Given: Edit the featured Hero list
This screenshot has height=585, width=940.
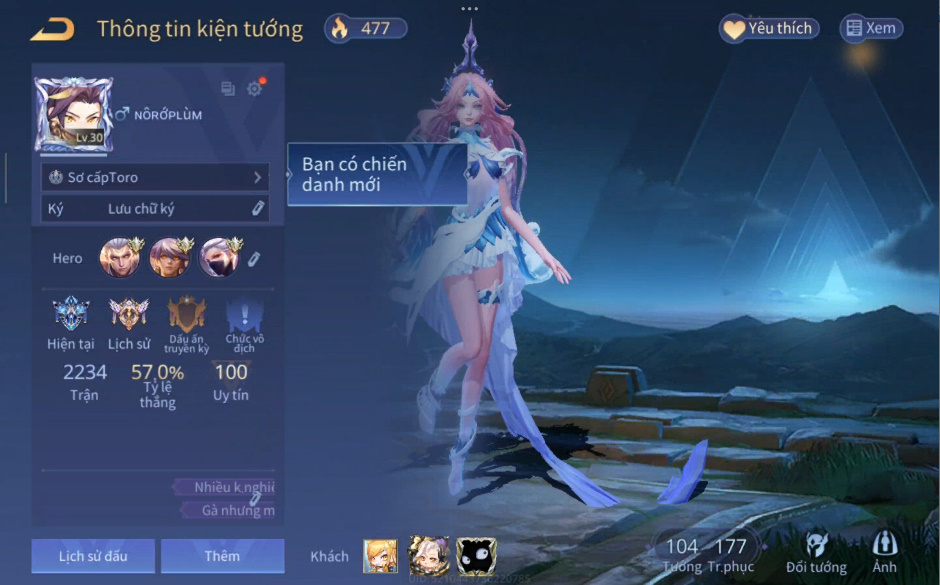Looking at the screenshot, I should click(x=254, y=259).
